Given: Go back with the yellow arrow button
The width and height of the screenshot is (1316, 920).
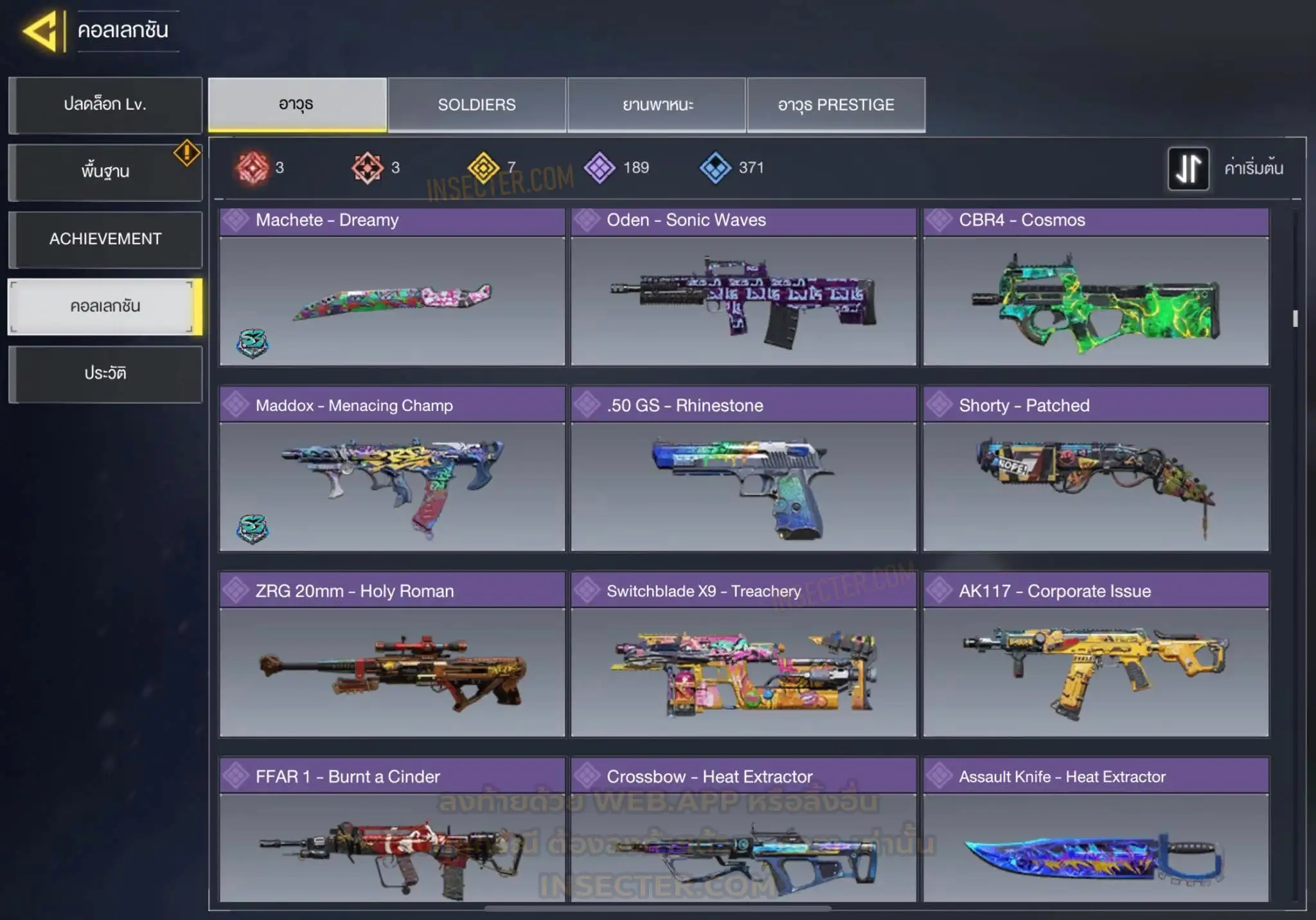Looking at the screenshot, I should click(x=41, y=31).
